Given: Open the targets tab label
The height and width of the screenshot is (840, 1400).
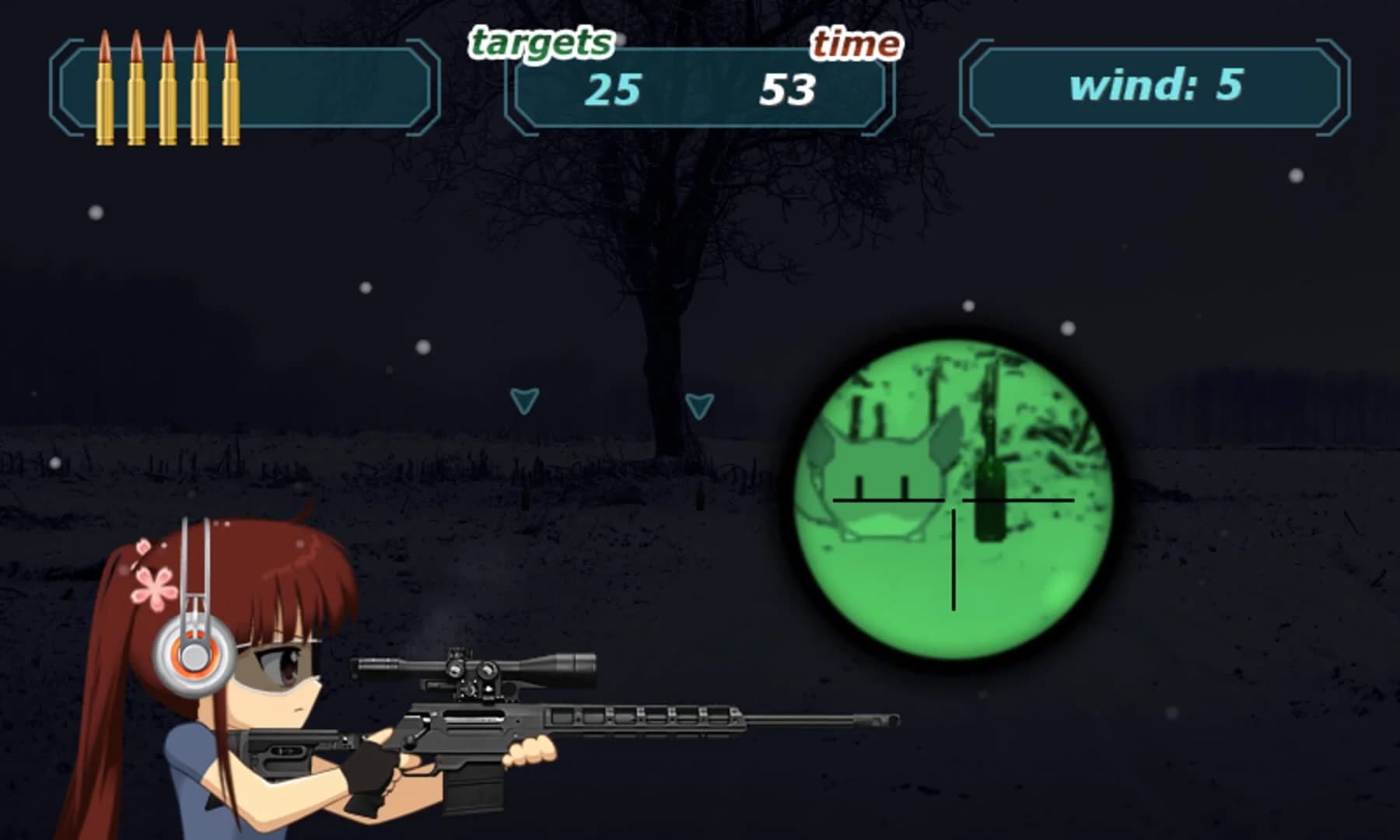Looking at the screenshot, I should coord(538,43).
